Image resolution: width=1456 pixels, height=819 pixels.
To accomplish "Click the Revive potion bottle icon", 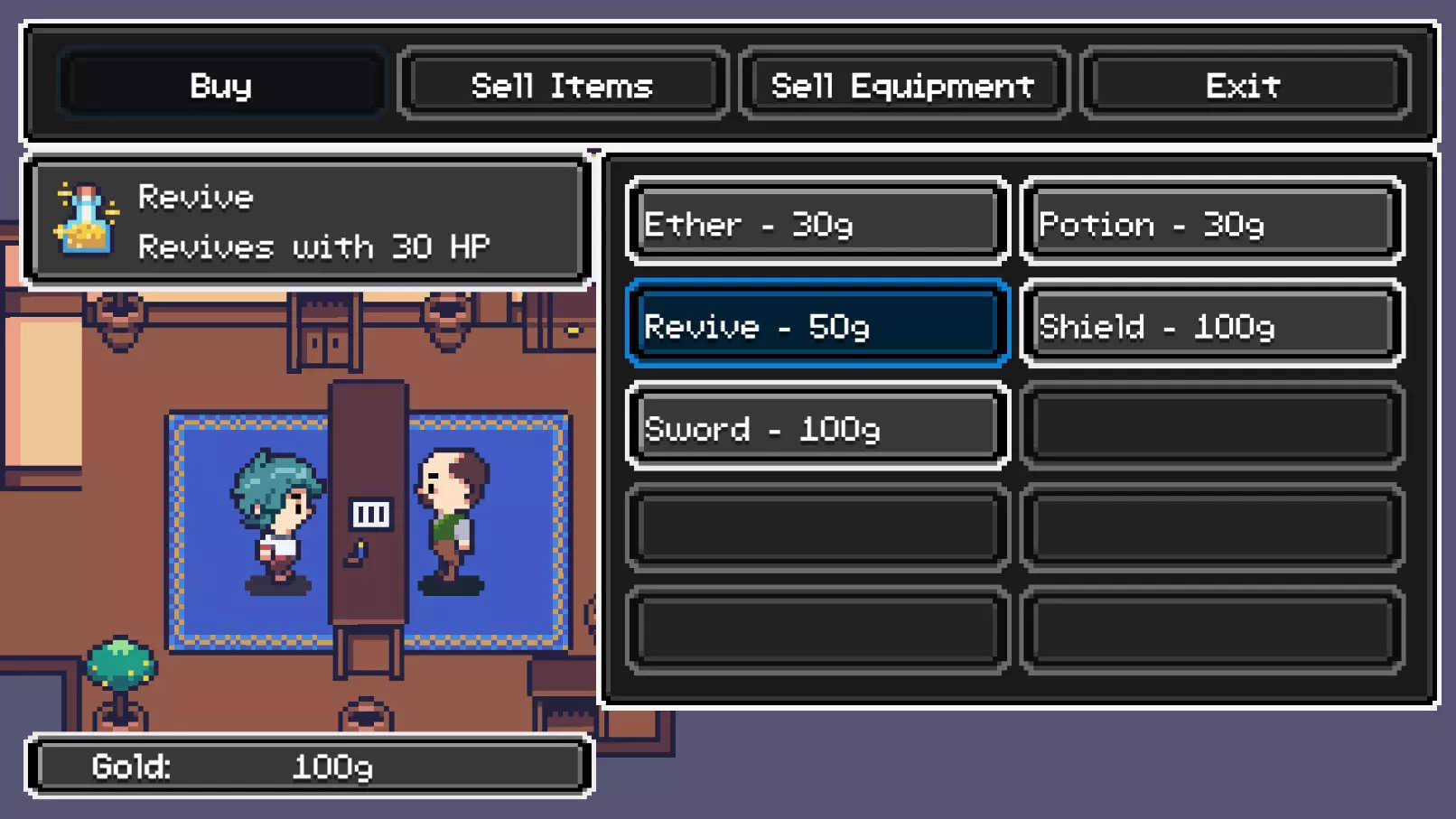I will tap(83, 221).
